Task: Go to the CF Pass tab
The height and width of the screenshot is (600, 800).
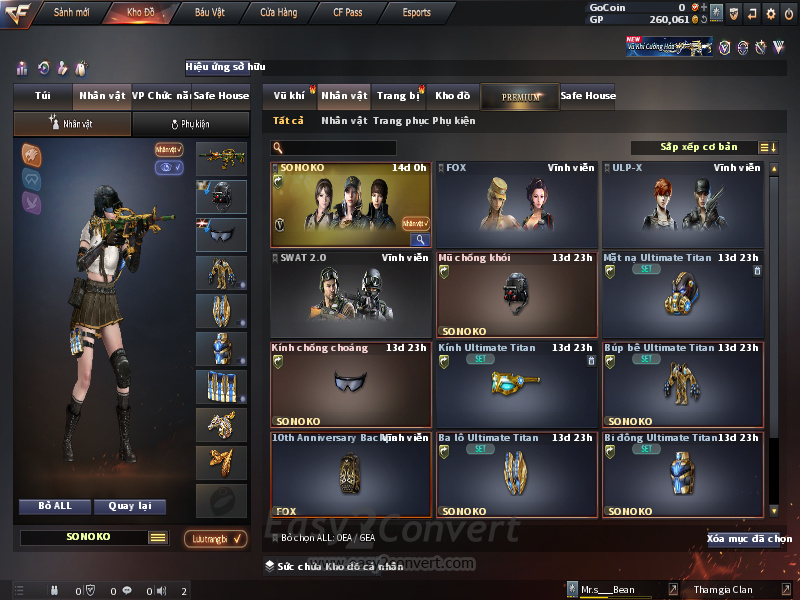Action: [x=350, y=13]
